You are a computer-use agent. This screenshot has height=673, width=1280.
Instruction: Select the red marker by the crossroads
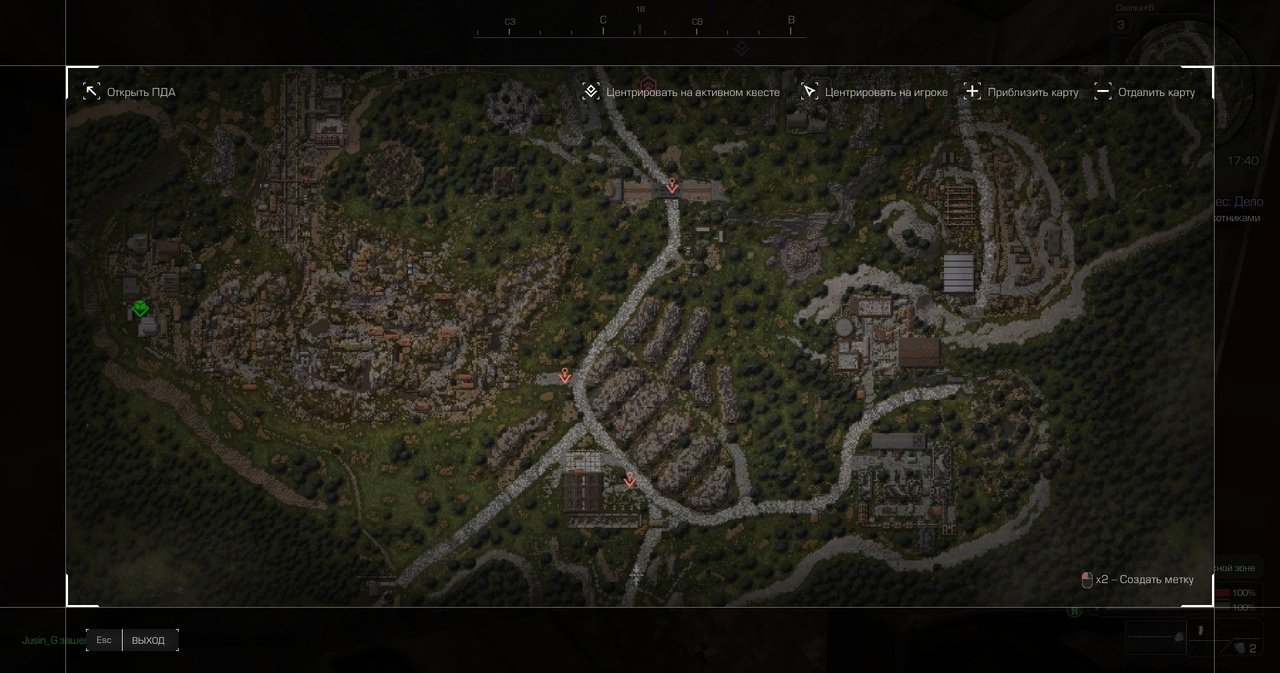click(565, 376)
